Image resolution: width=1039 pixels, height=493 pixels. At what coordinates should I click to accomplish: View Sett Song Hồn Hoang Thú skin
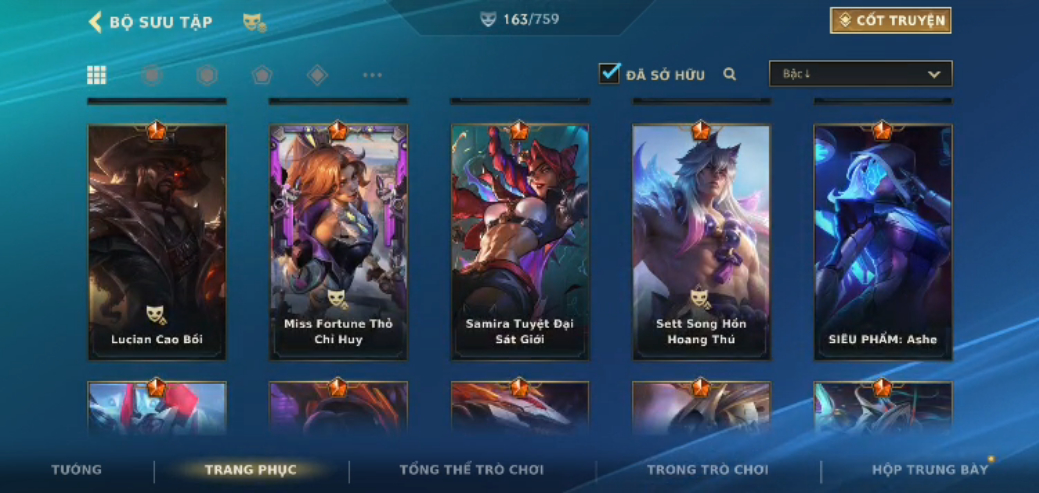click(x=701, y=241)
